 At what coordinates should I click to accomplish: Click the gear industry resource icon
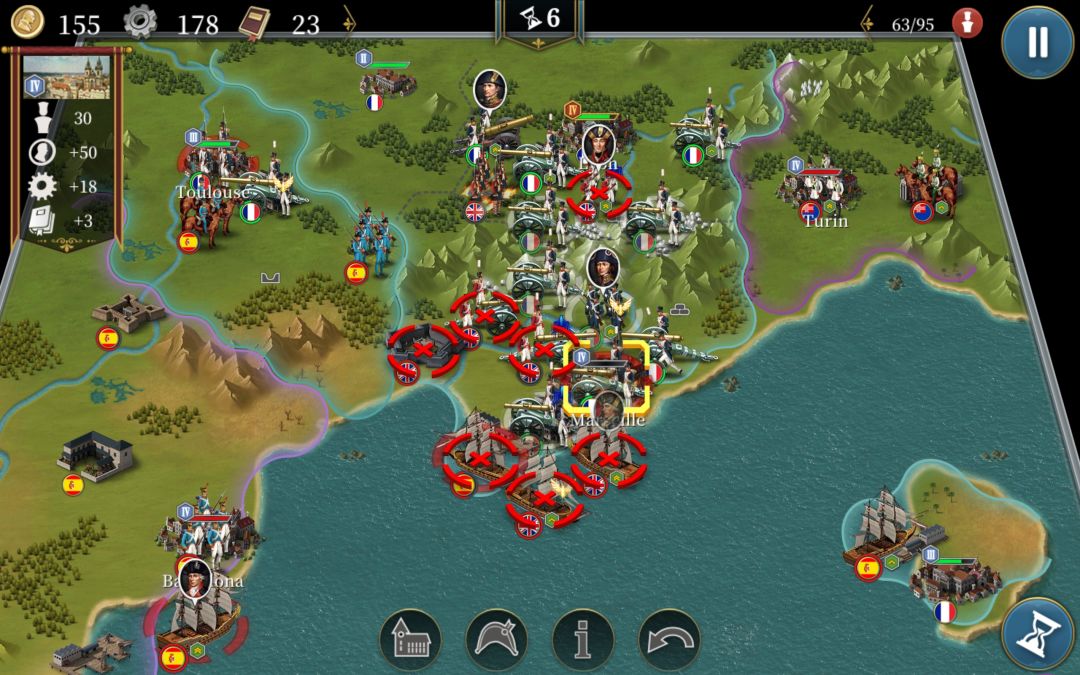point(140,22)
